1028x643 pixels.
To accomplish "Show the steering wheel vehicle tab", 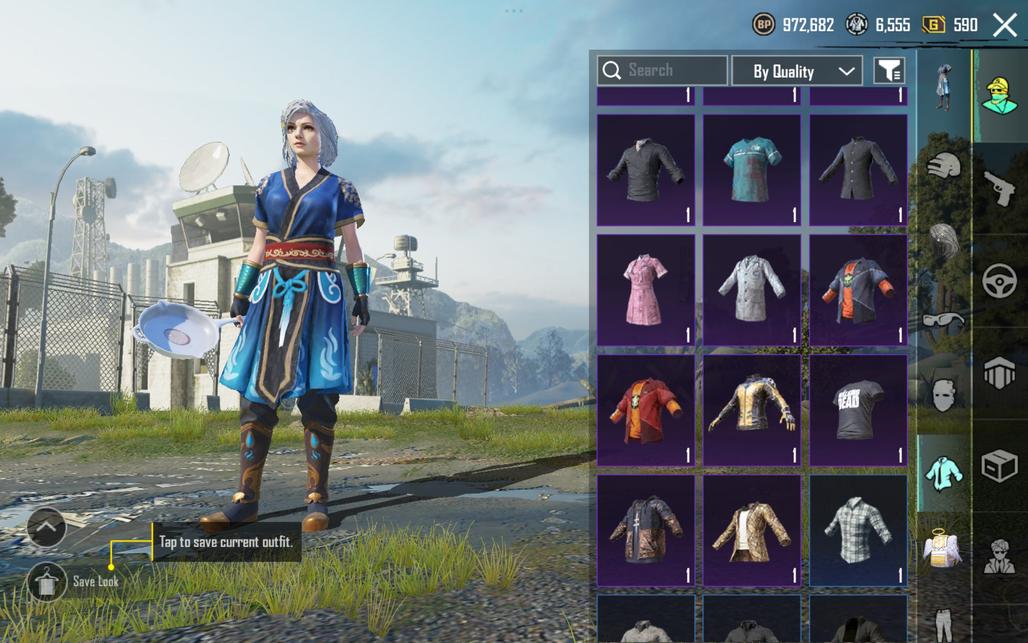I will click(x=999, y=282).
